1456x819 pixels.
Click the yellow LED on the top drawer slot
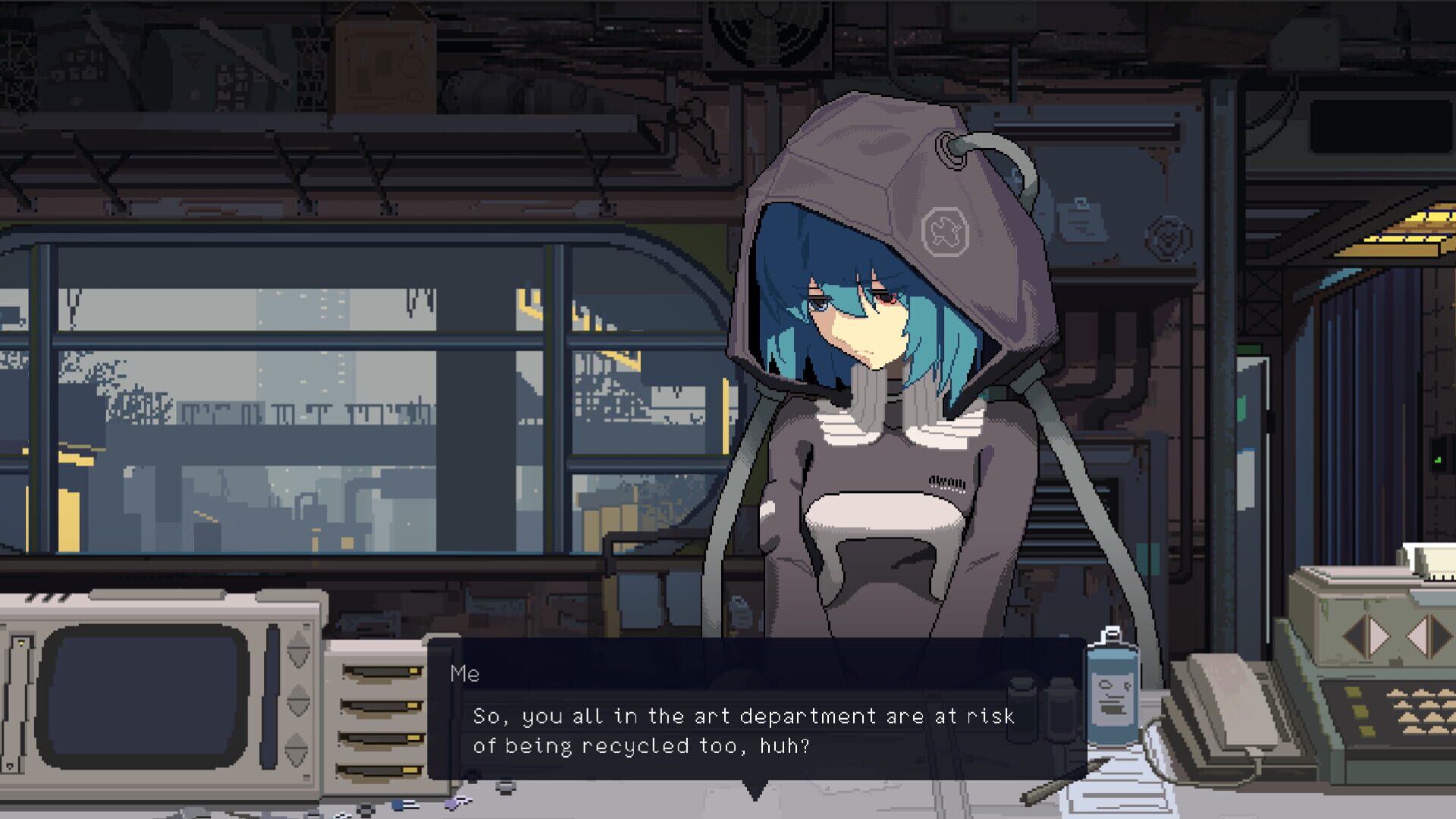(x=413, y=671)
